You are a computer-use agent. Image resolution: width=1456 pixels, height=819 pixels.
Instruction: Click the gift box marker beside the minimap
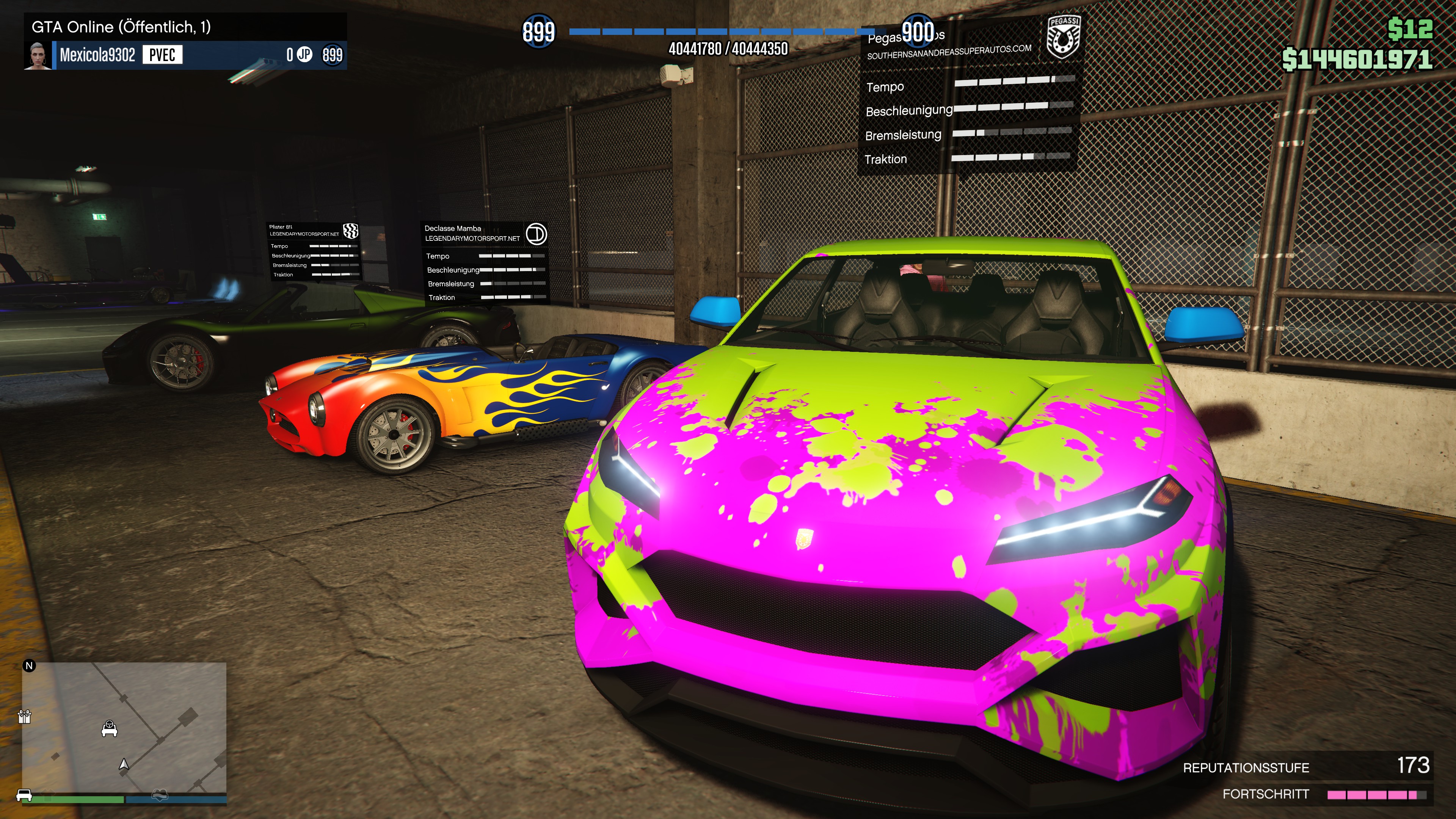(x=24, y=717)
